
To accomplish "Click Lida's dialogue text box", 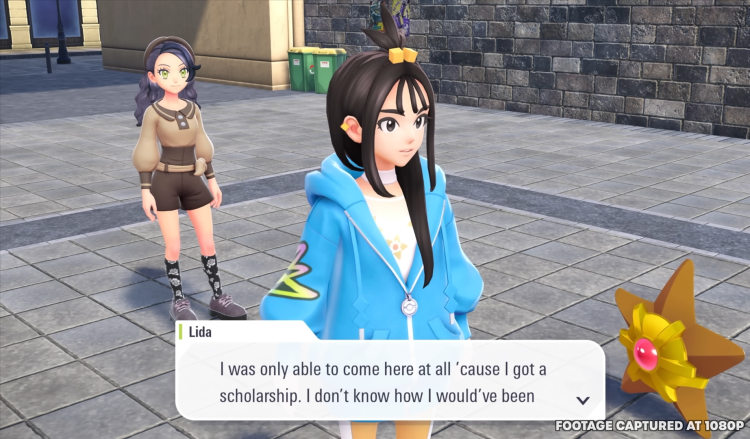I will (389, 382).
